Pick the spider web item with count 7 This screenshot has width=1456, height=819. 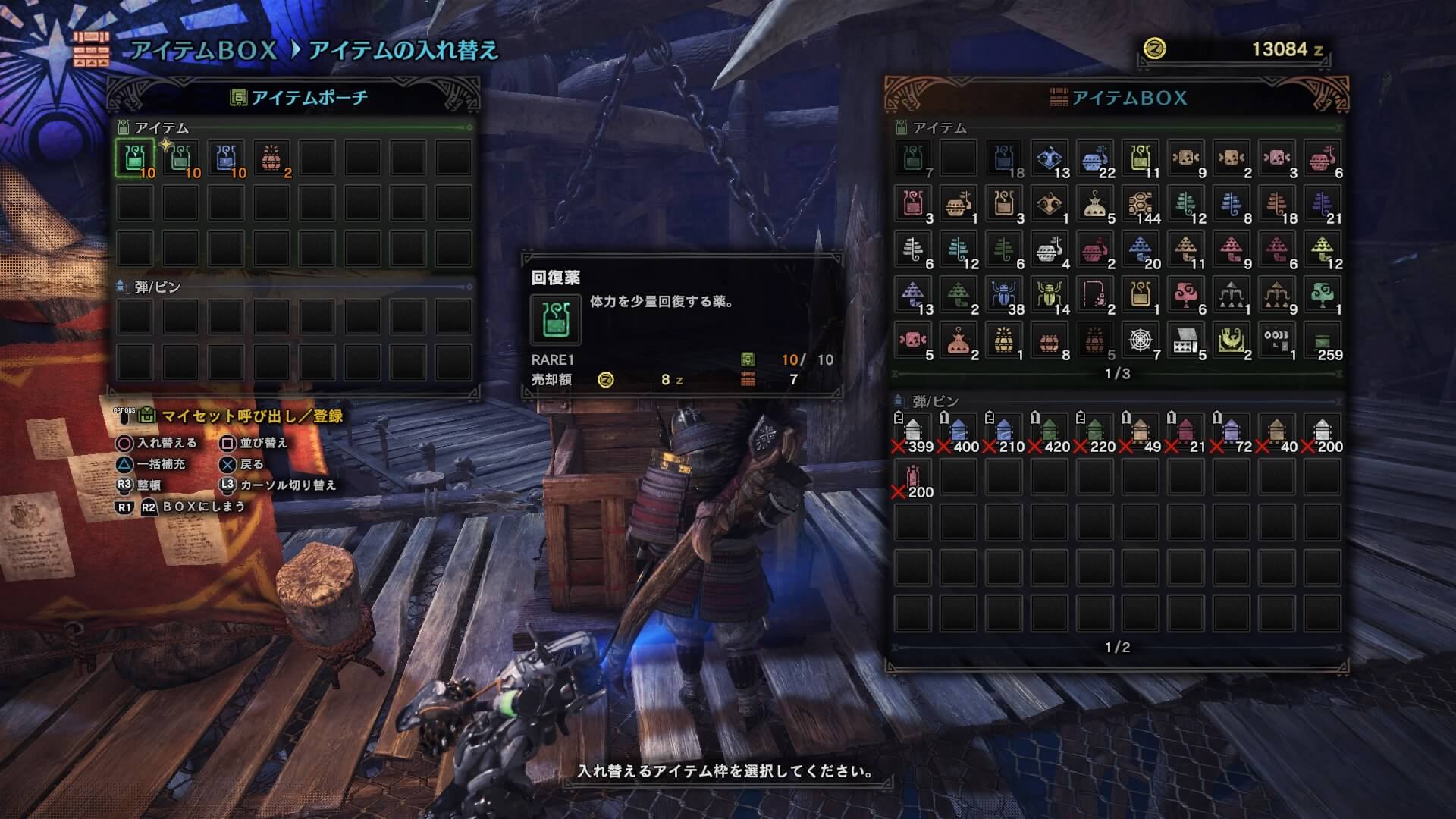[1141, 341]
